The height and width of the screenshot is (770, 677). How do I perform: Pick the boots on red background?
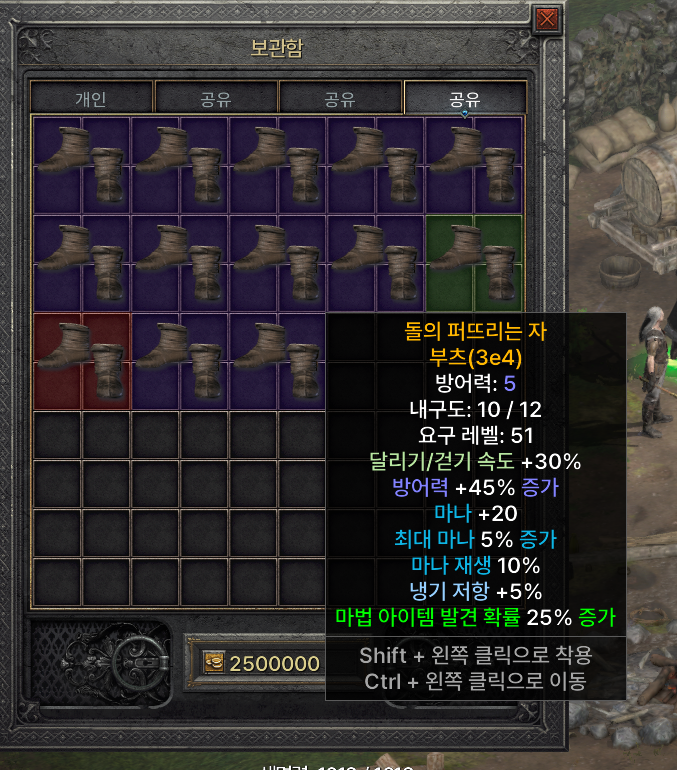[81, 360]
